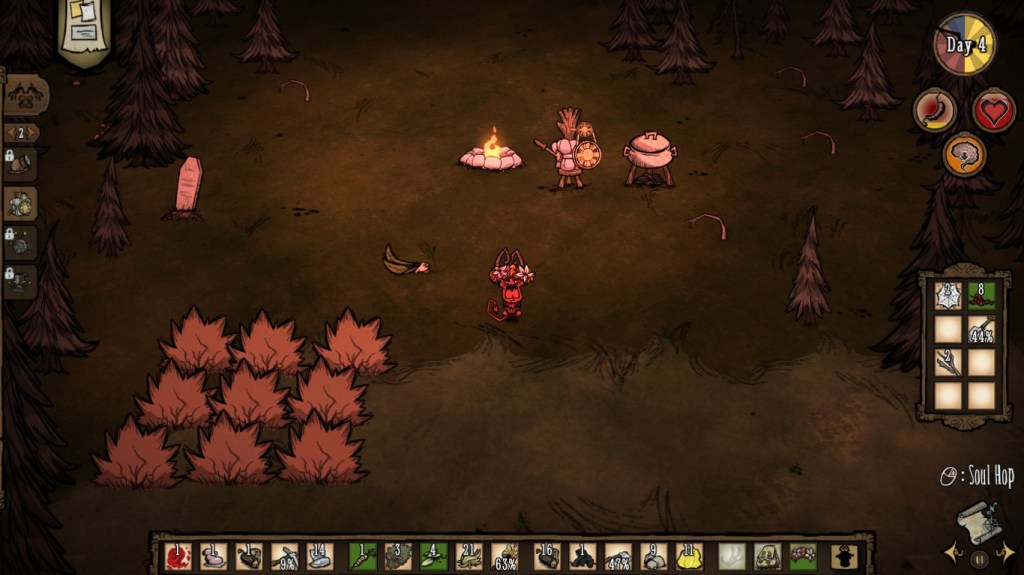Screen dimensions: 1024x575
Task: Select the gold nugget stack of 11
Action: pyautogui.click(x=688, y=556)
